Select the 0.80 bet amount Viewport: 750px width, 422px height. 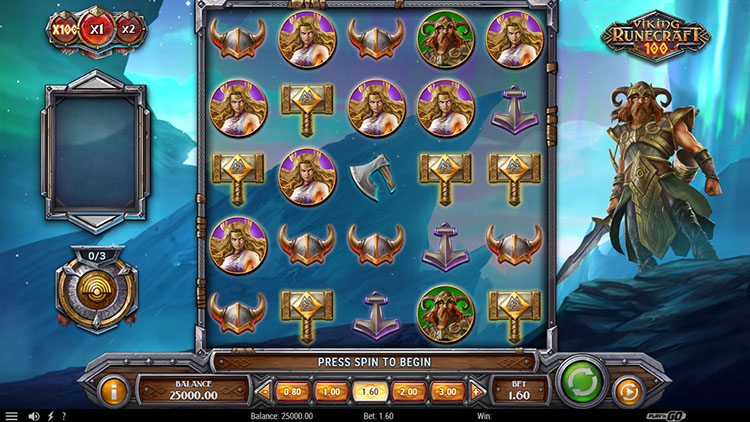[292, 391]
